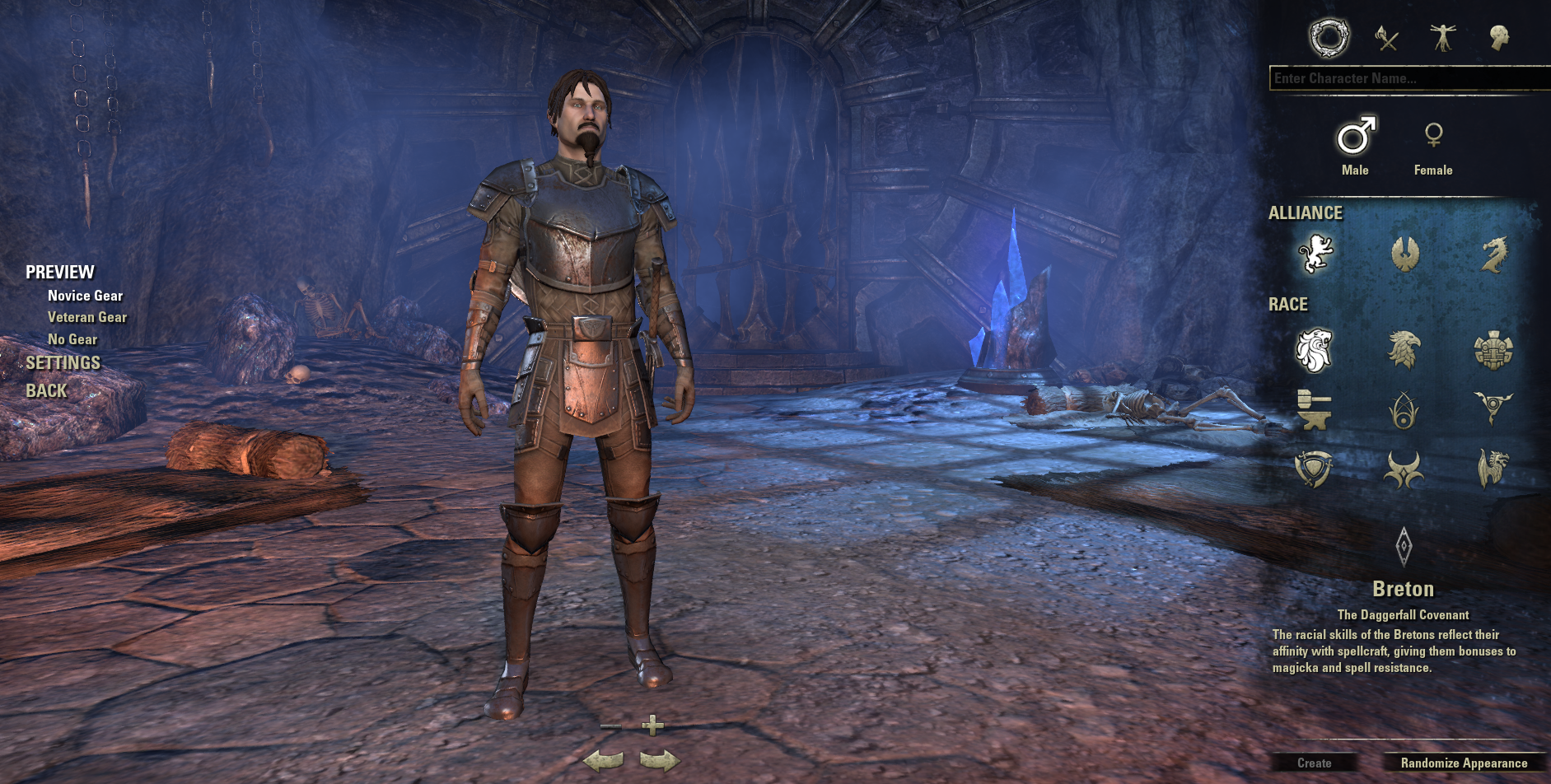Choose the Daggerfall Covenant lion alliance

1315,253
